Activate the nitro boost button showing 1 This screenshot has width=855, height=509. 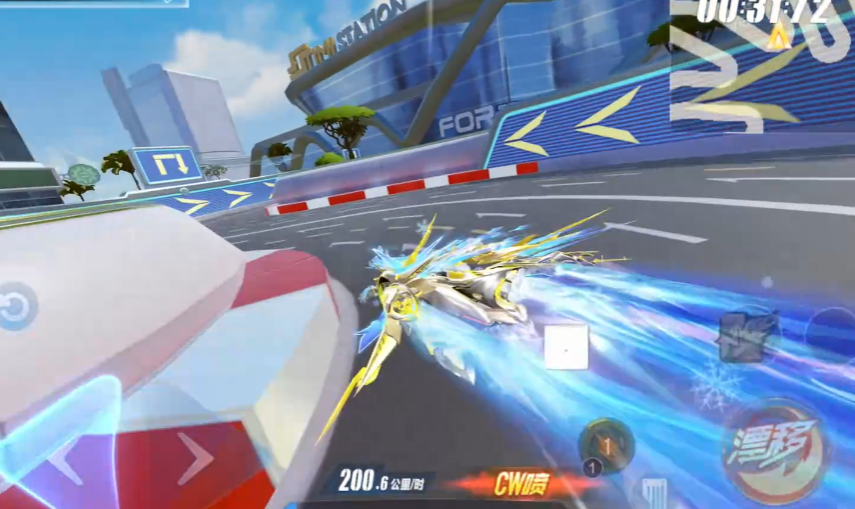606,443
